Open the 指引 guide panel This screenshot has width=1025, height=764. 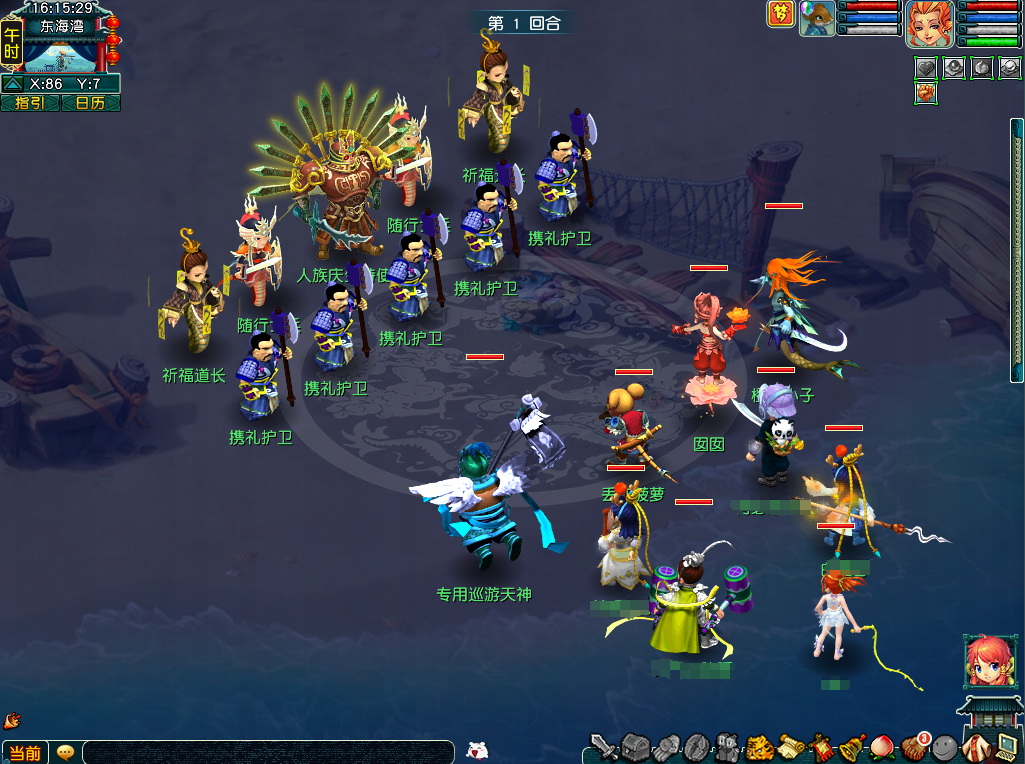tap(30, 103)
